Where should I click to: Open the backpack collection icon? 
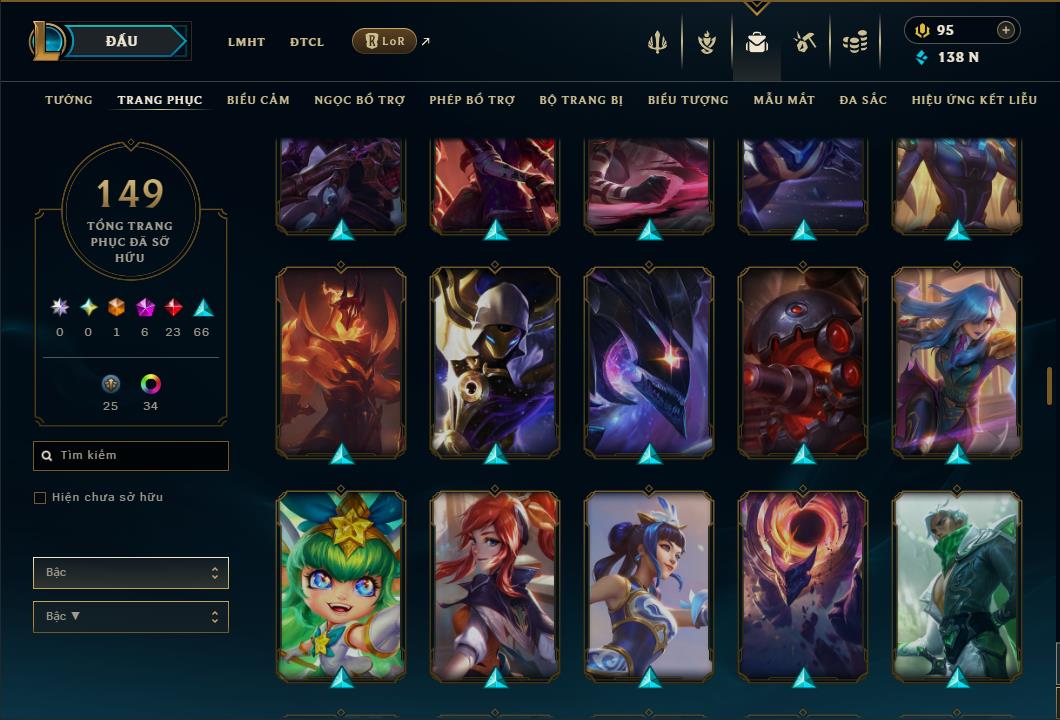(757, 42)
